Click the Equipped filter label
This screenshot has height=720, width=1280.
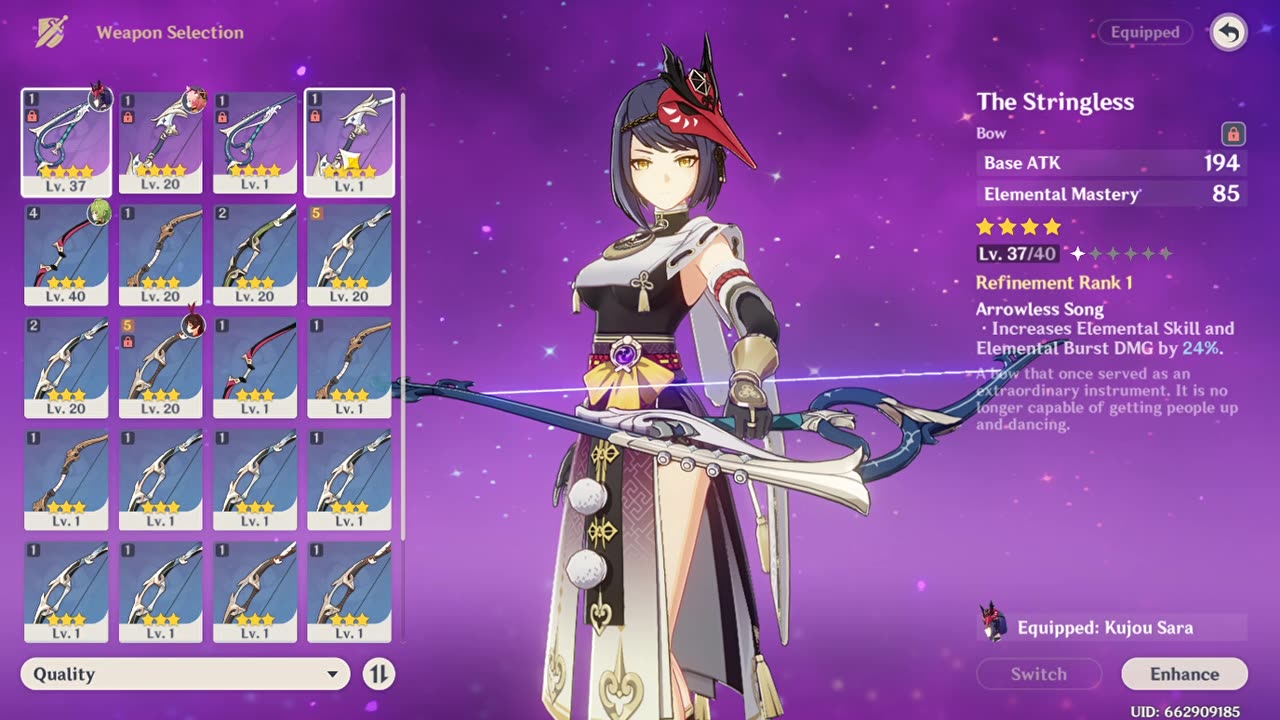pos(1145,33)
